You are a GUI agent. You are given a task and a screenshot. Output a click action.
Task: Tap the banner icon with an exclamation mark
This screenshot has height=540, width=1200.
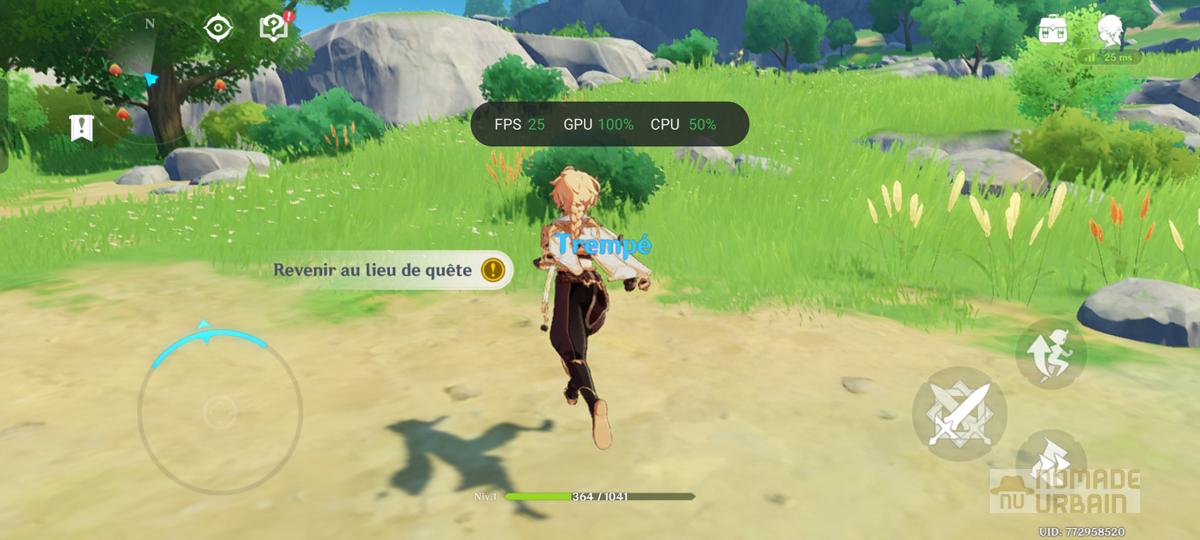[82, 127]
